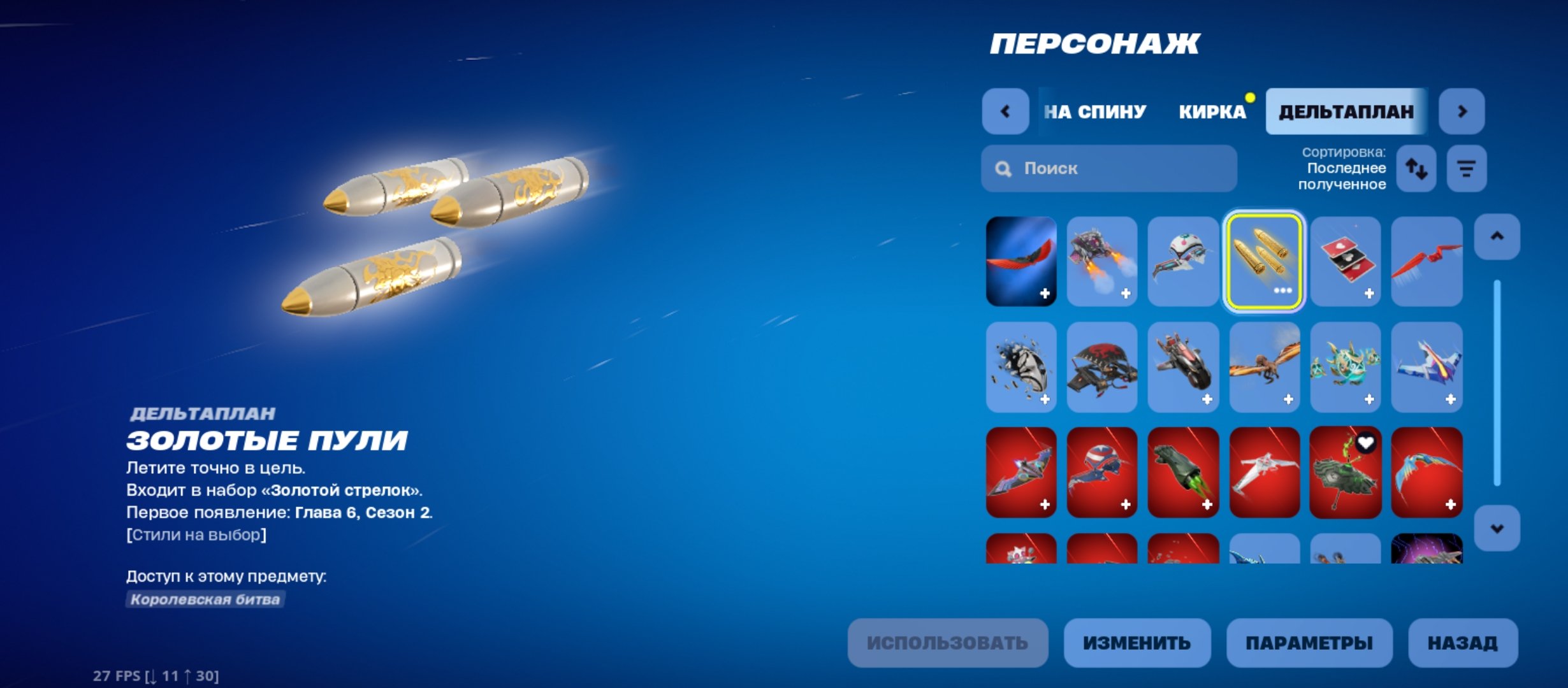Open the НА СПИНУ tab
This screenshot has width=1568, height=688.
coord(1094,111)
